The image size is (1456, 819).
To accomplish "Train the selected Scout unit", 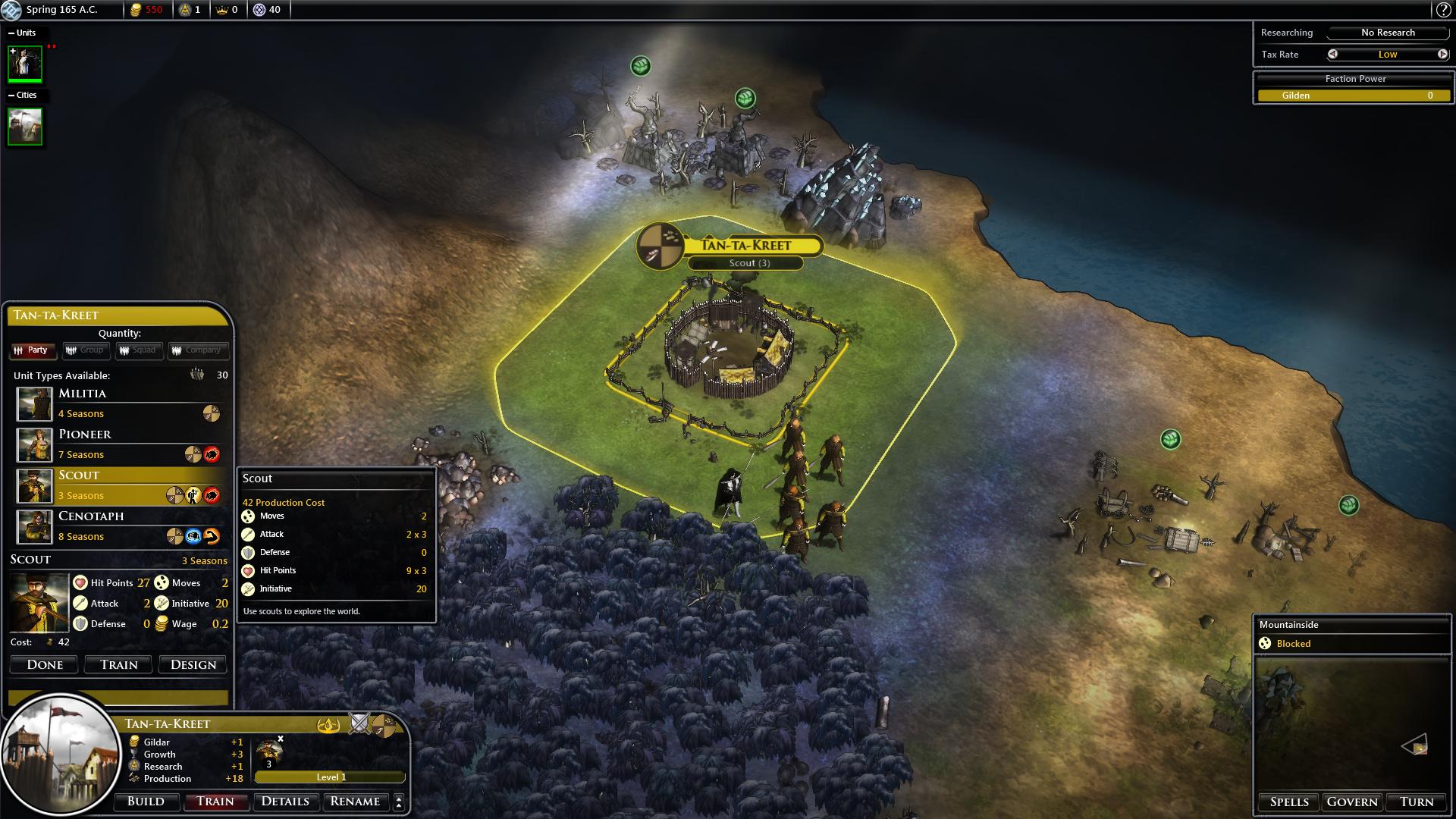I will point(119,665).
